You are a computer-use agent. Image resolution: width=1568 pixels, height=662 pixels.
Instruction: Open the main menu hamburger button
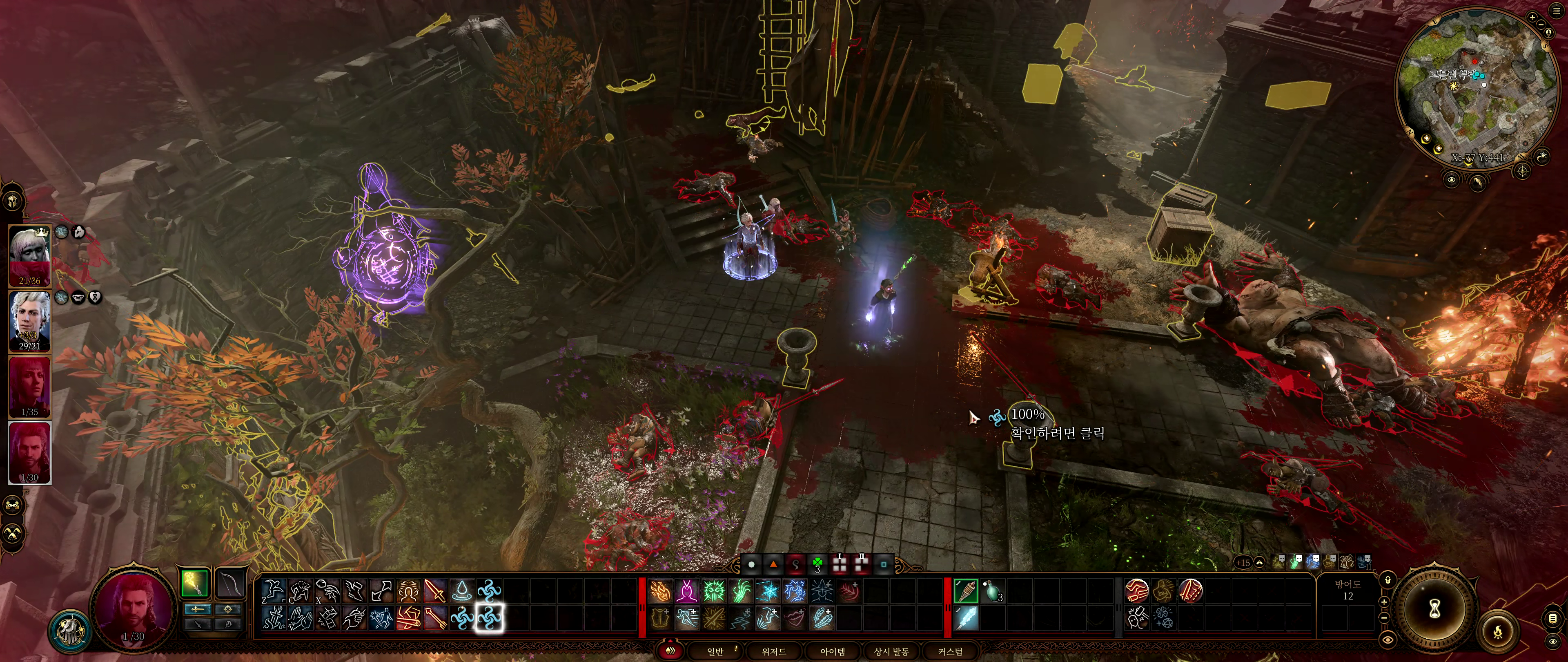pyautogui.click(x=1556, y=11)
